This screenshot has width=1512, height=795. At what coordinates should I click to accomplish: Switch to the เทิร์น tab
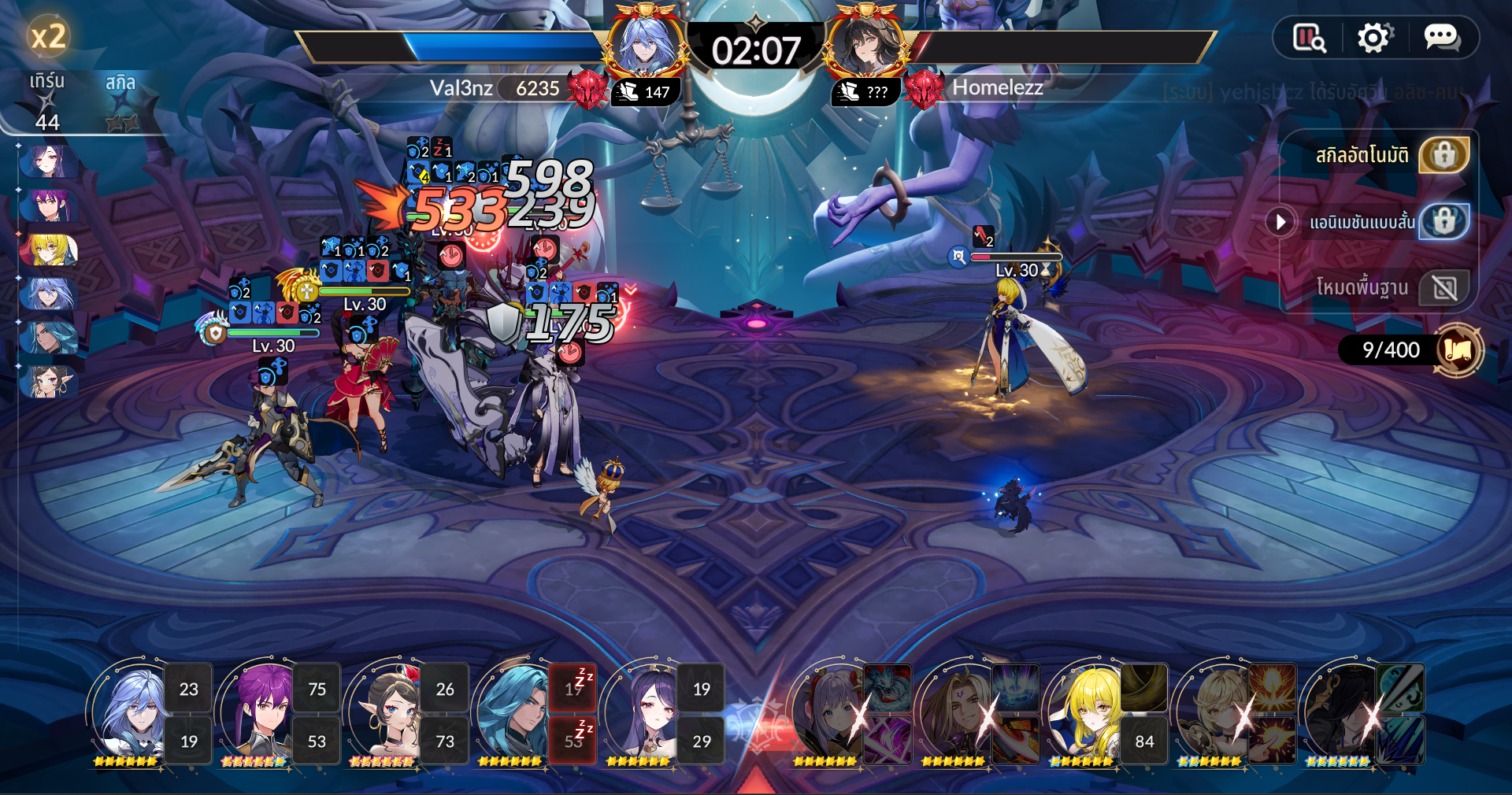pyautogui.click(x=47, y=82)
